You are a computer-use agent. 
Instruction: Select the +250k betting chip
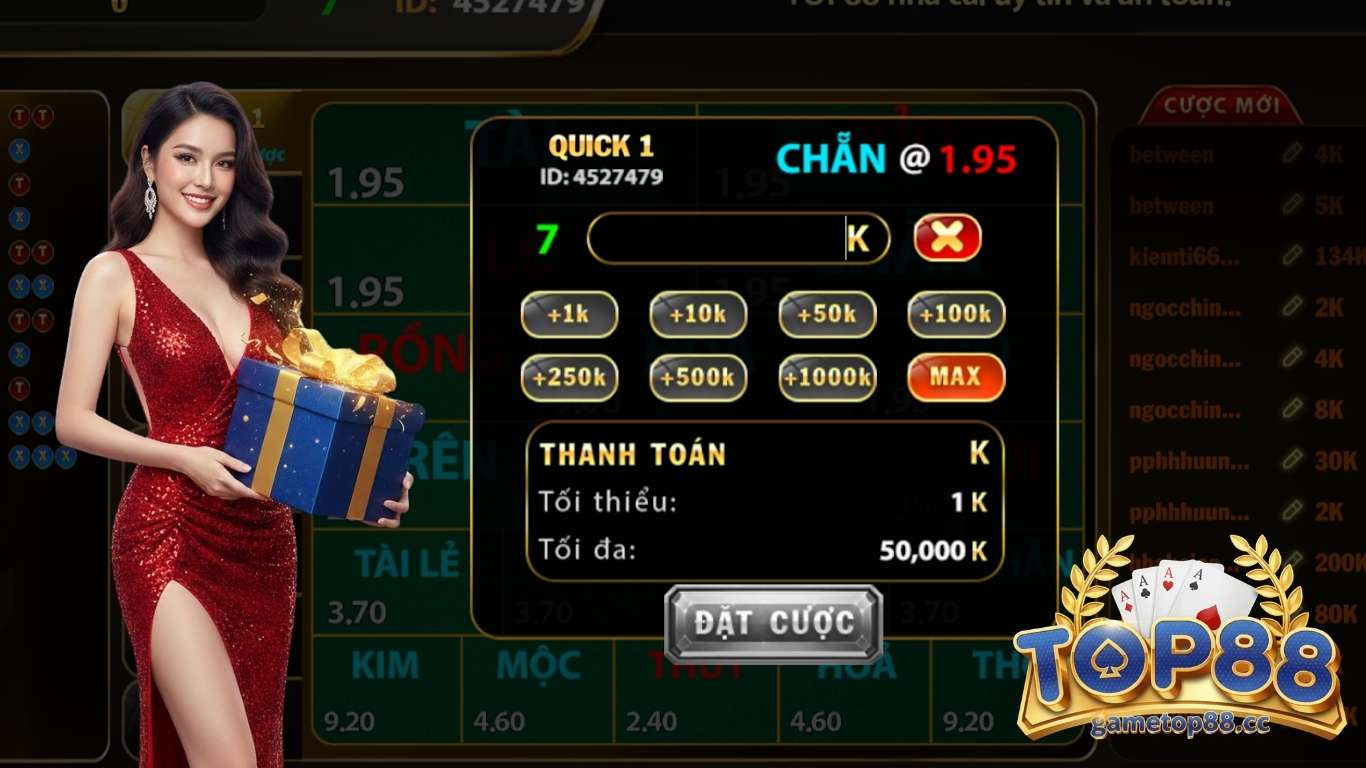568,378
